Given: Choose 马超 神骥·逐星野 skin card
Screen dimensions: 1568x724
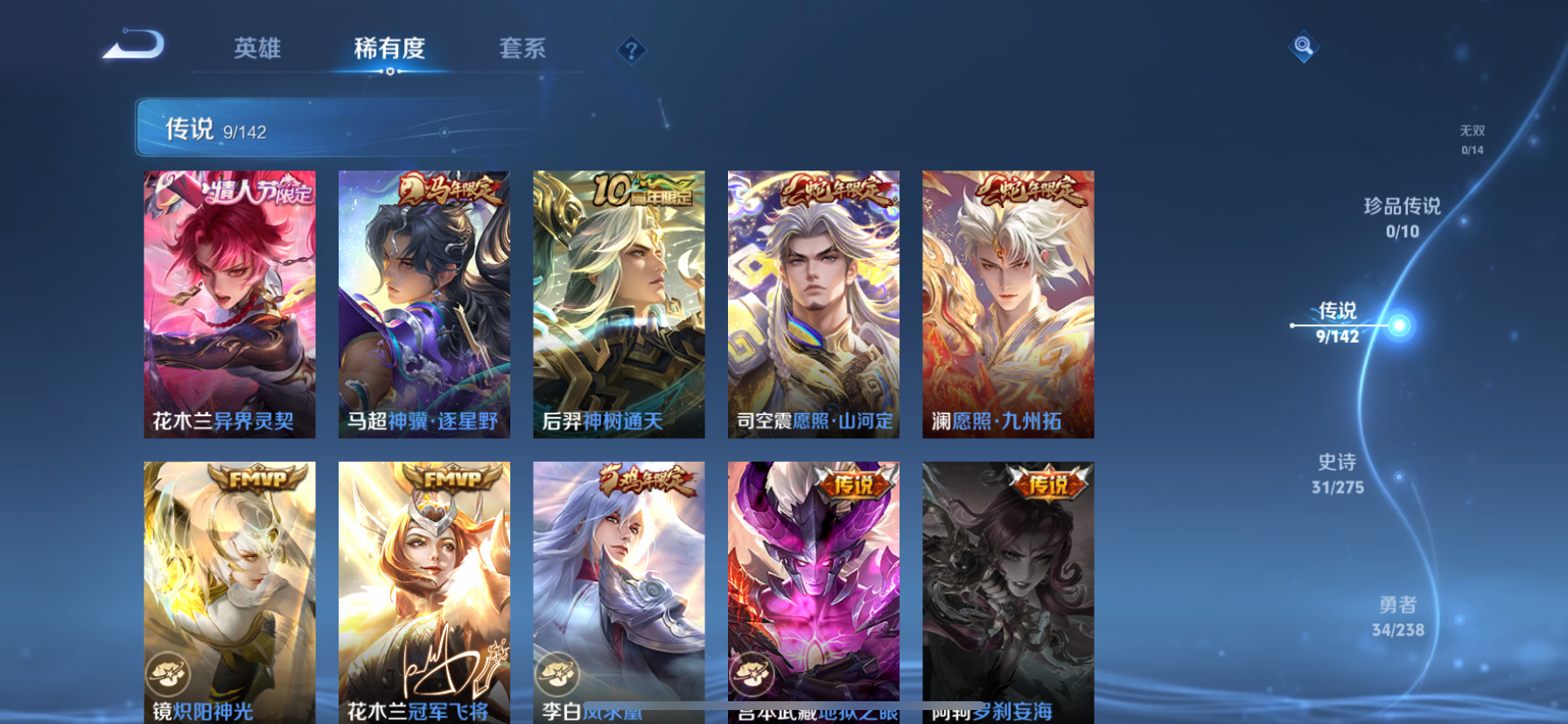Looking at the screenshot, I should click(x=423, y=303).
